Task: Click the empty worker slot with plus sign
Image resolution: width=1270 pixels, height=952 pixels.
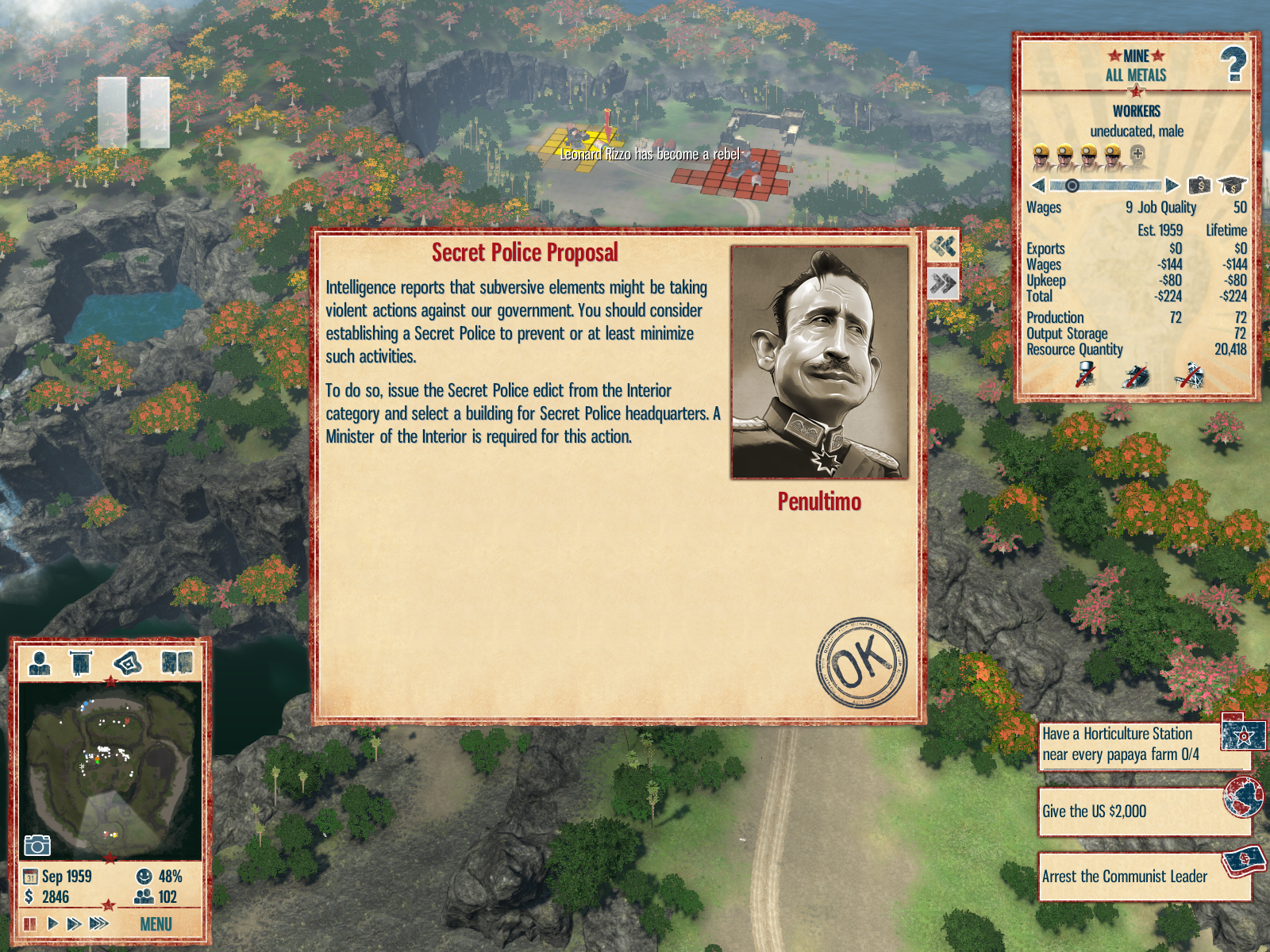Action: click(1137, 155)
